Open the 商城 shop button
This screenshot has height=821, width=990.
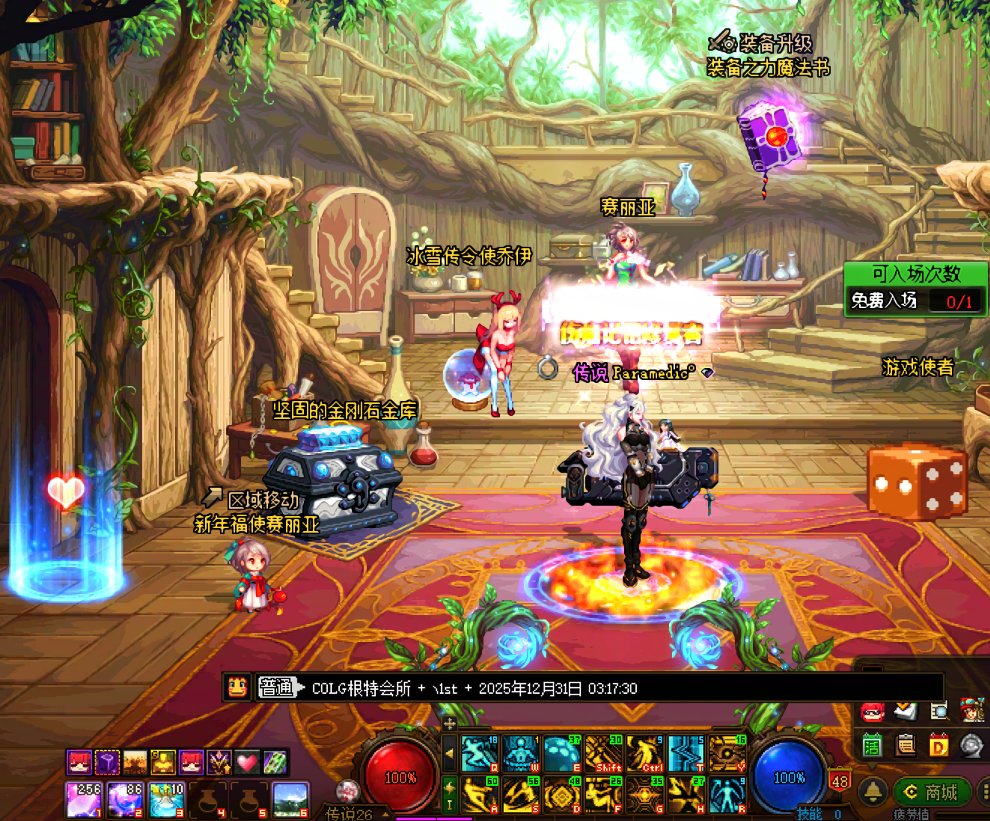(933, 791)
